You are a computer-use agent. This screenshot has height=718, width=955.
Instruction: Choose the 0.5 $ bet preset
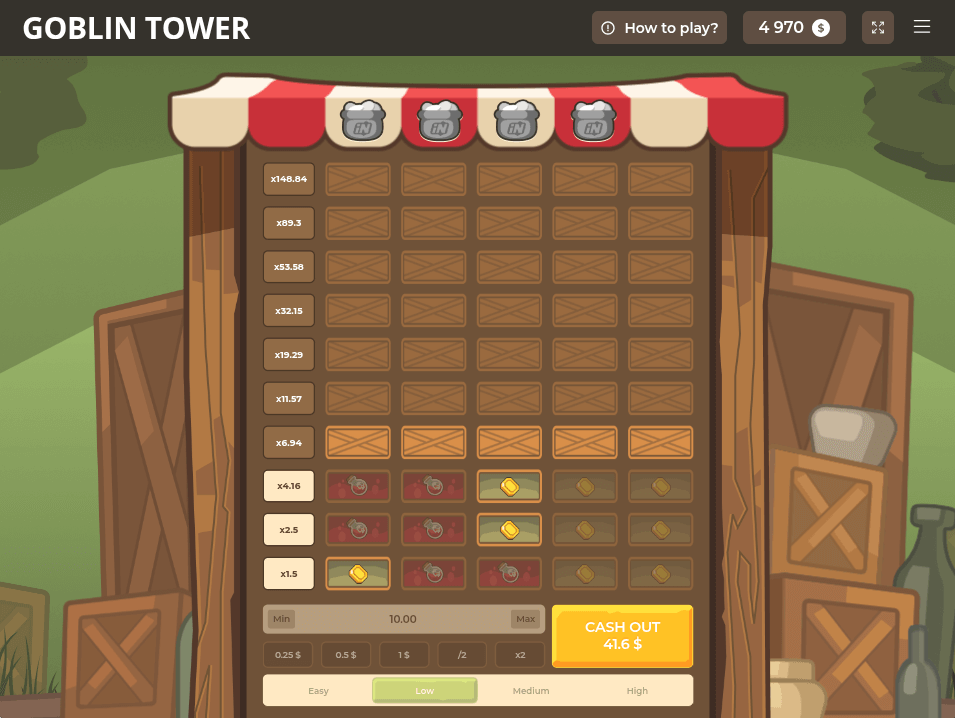[346, 655]
